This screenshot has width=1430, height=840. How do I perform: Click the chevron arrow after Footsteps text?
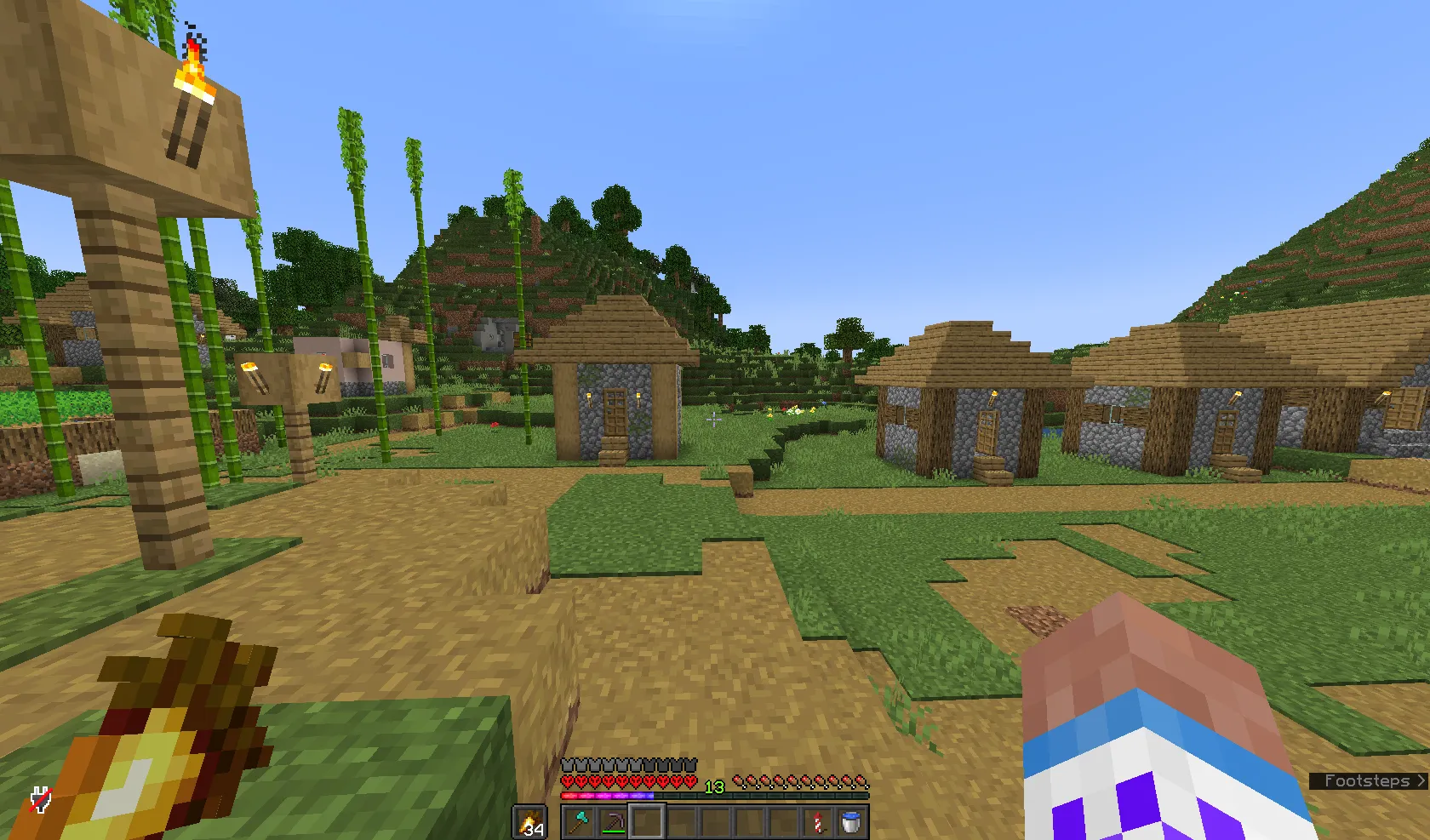(x=1420, y=781)
